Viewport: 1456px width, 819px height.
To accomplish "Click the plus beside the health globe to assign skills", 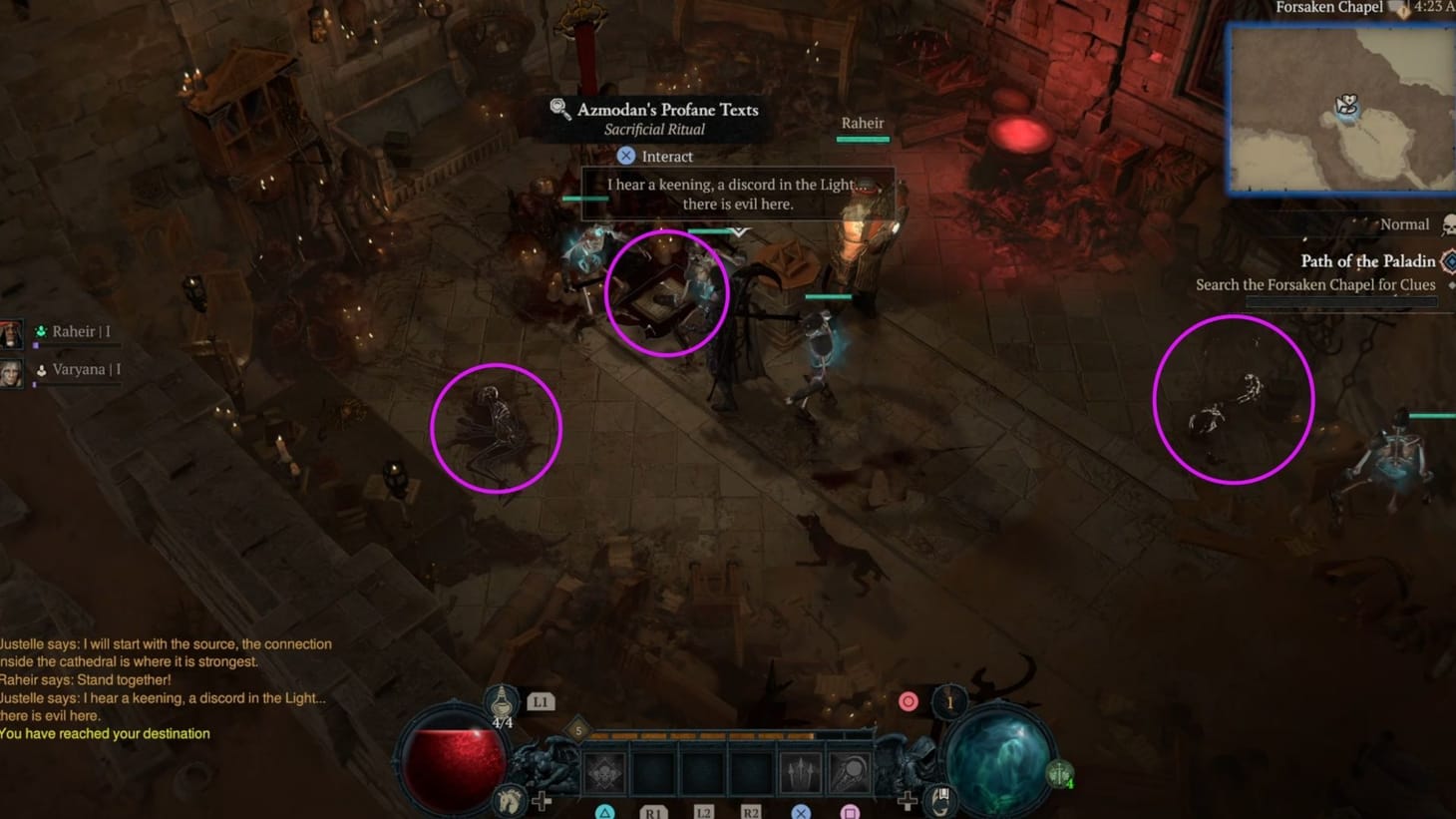I will click(x=542, y=800).
